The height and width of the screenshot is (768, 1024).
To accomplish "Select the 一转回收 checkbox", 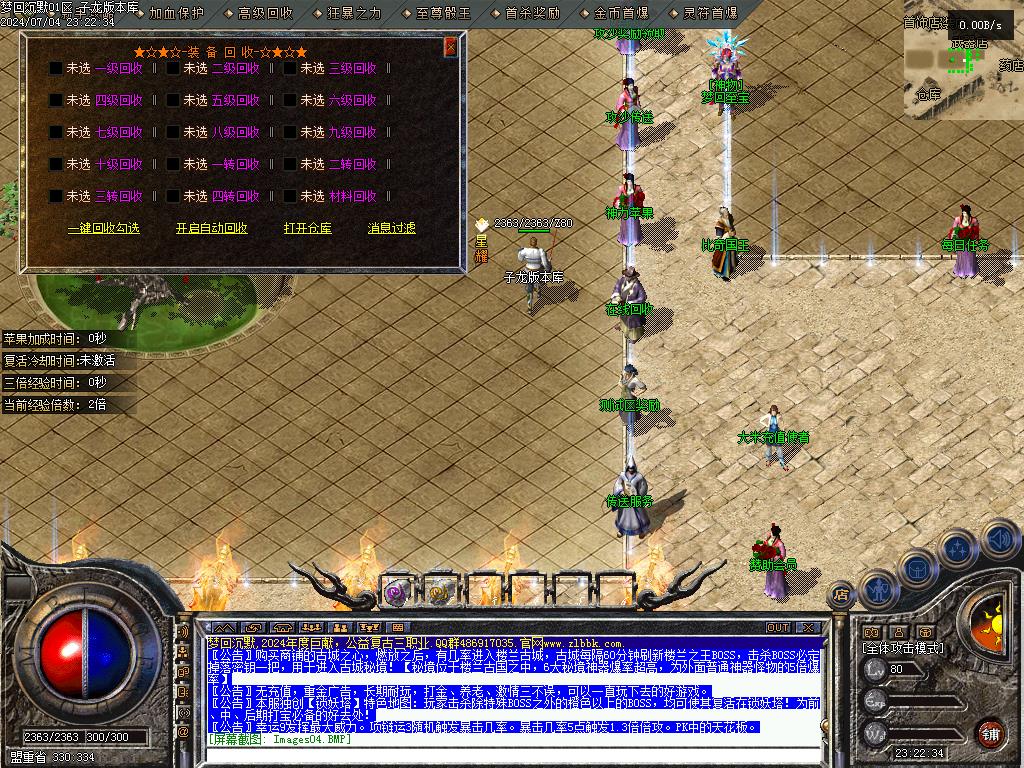I will pos(173,164).
